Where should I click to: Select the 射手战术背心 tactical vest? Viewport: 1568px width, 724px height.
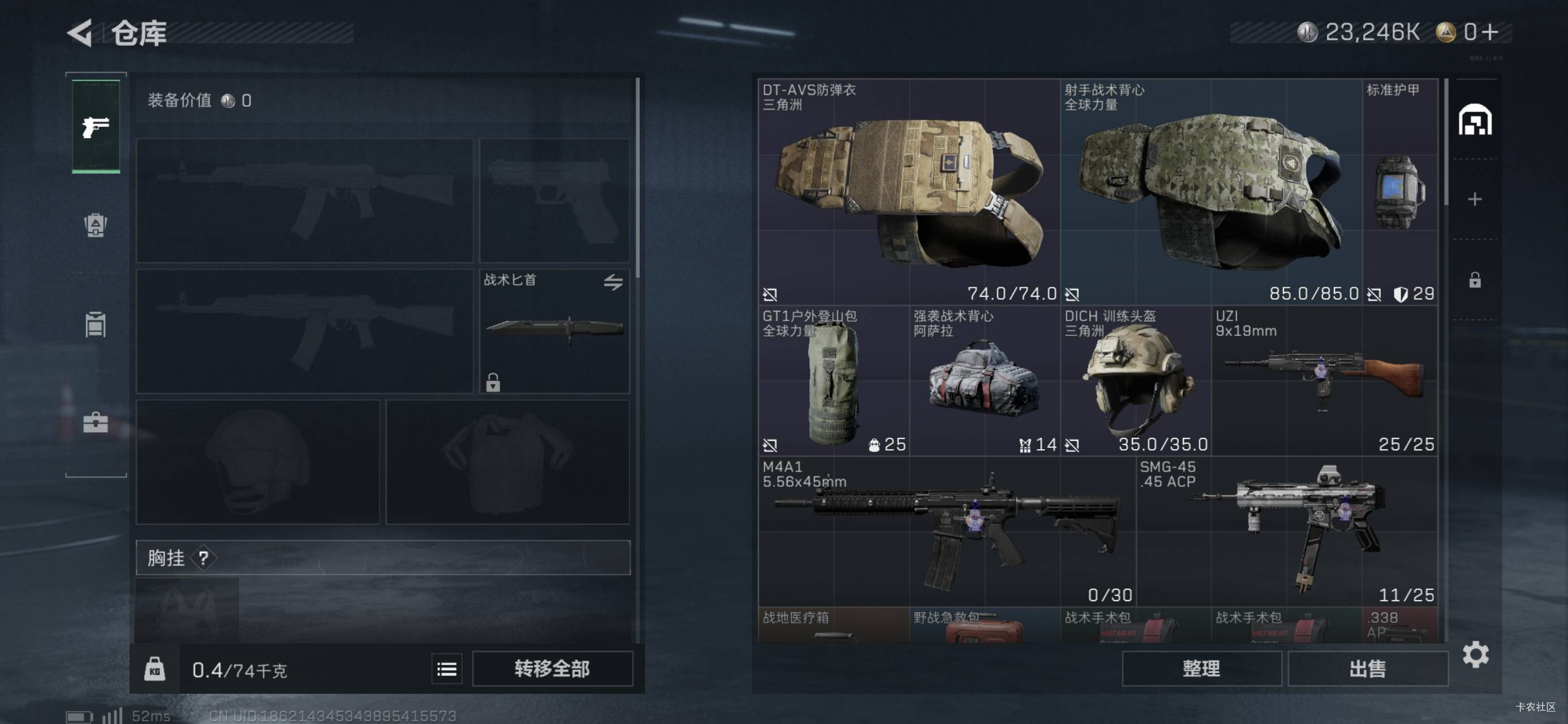click(1210, 192)
